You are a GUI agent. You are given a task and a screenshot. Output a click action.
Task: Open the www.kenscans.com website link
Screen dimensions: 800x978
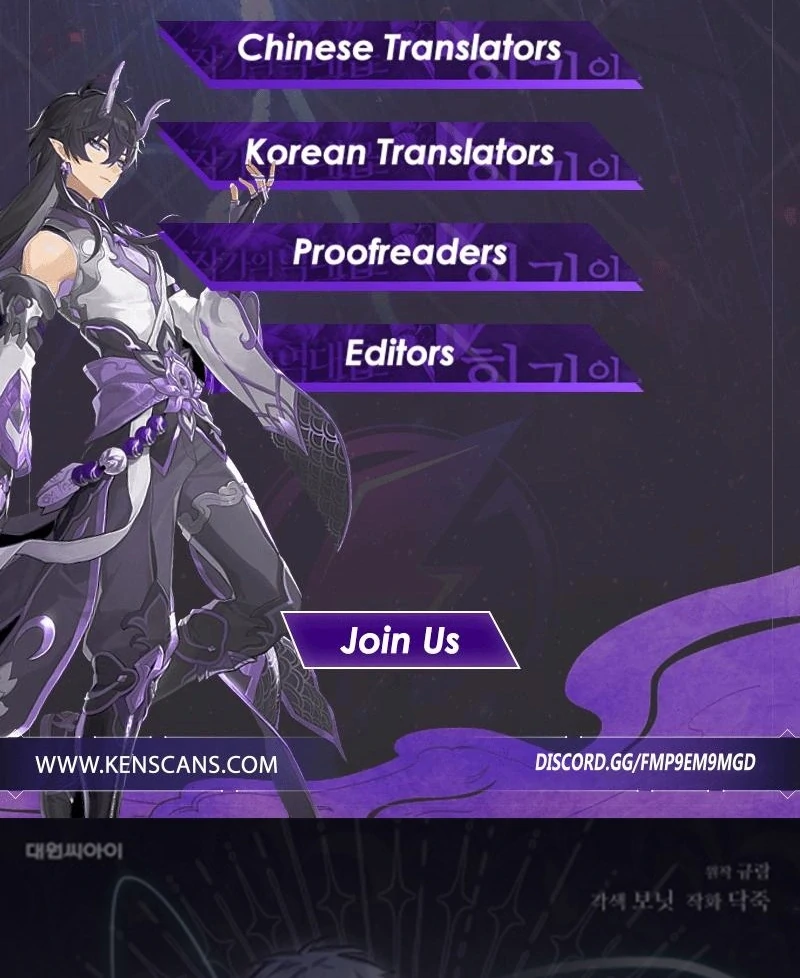tap(157, 765)
